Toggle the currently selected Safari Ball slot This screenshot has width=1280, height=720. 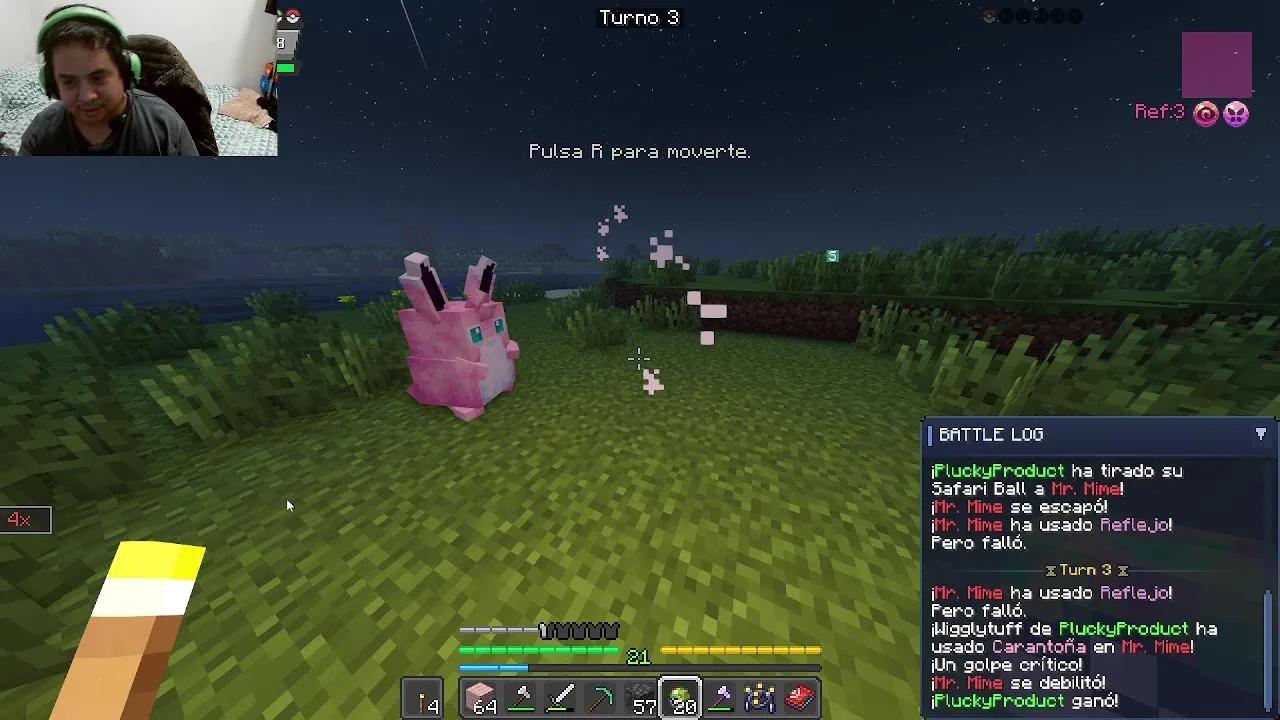coord(681,697)
